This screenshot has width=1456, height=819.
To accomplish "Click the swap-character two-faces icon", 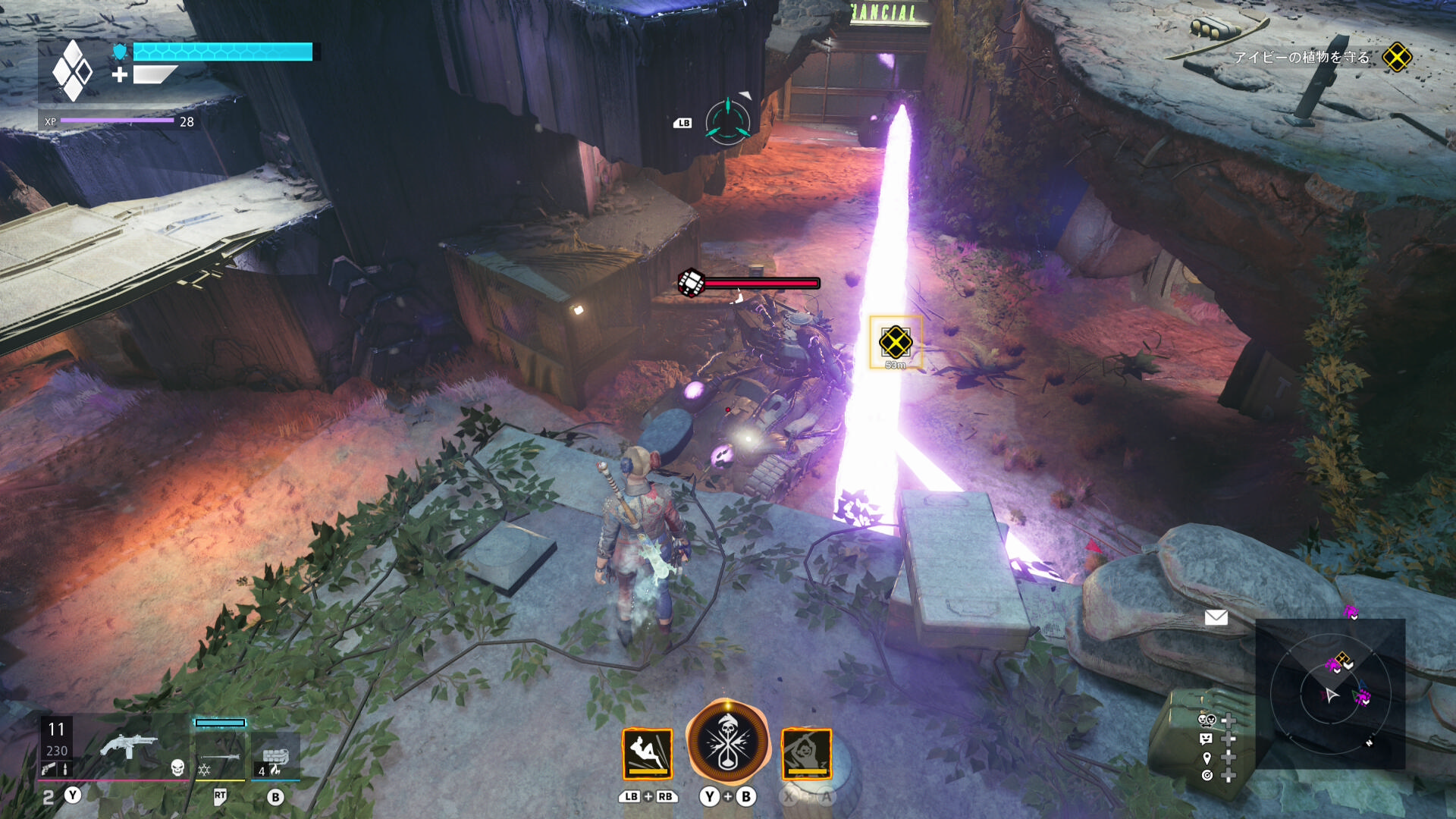I will click(x=1207, y=720).
